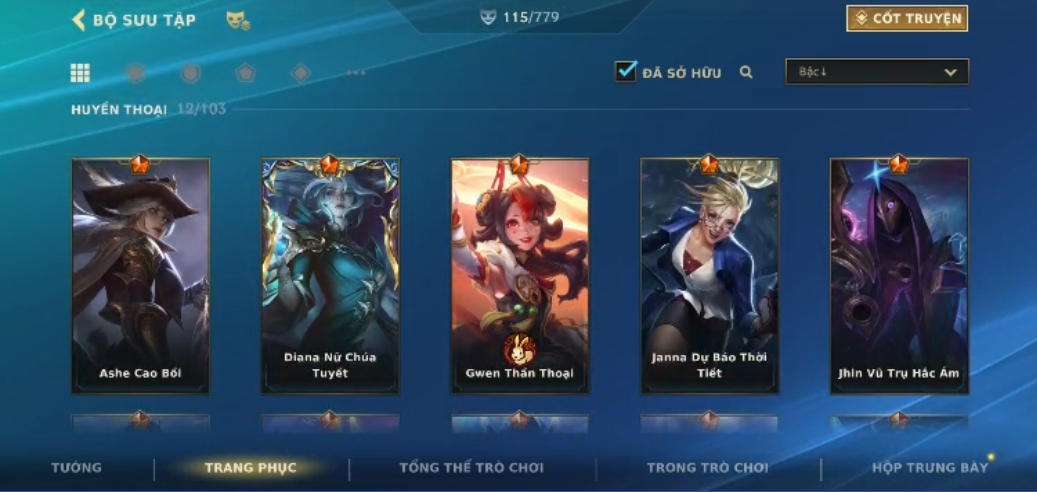This screenshot has width=1037, height=492.
Task: Switch to the Trong Trò Chơi tab
Action: 707,468
